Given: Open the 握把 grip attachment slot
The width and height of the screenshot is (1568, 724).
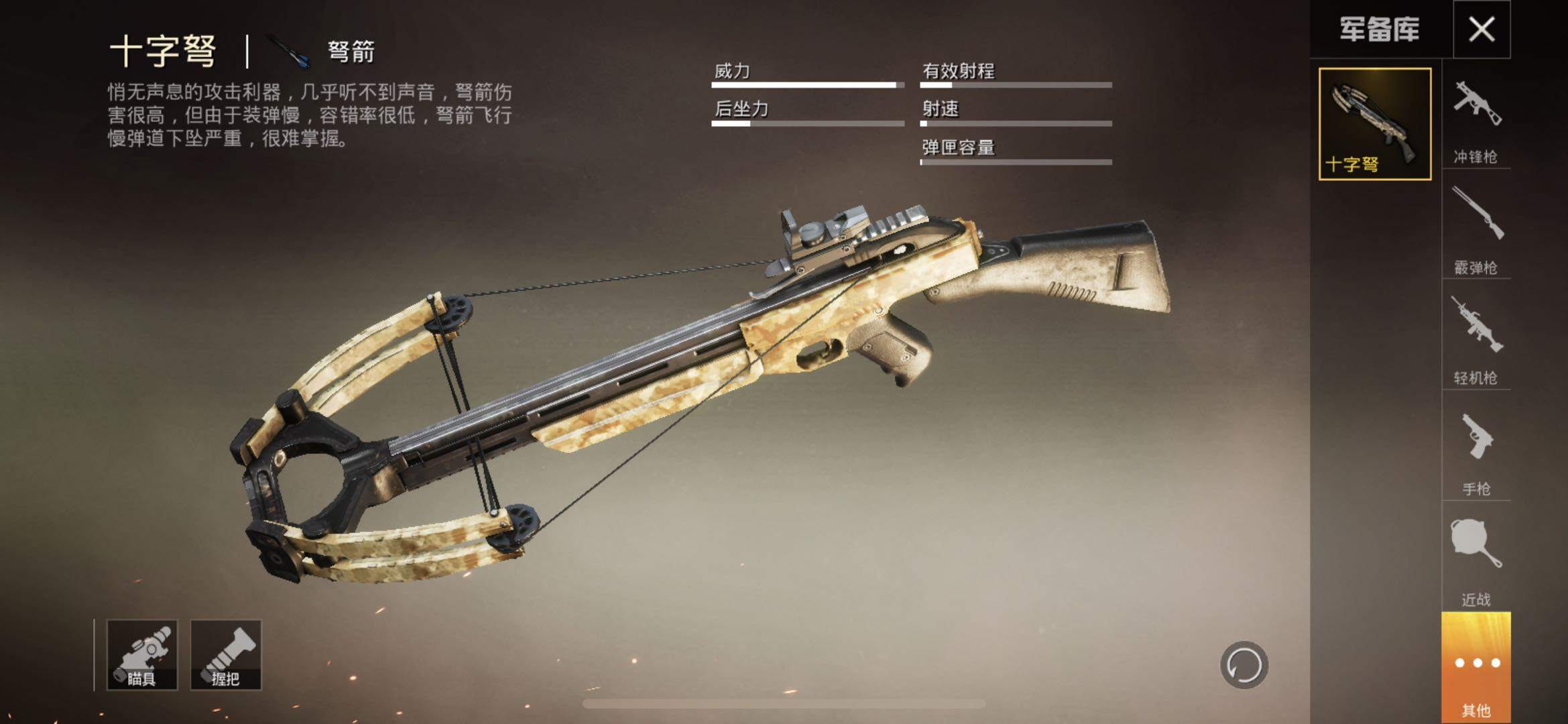Looking at the screenshot, I should tap(226, 655).
